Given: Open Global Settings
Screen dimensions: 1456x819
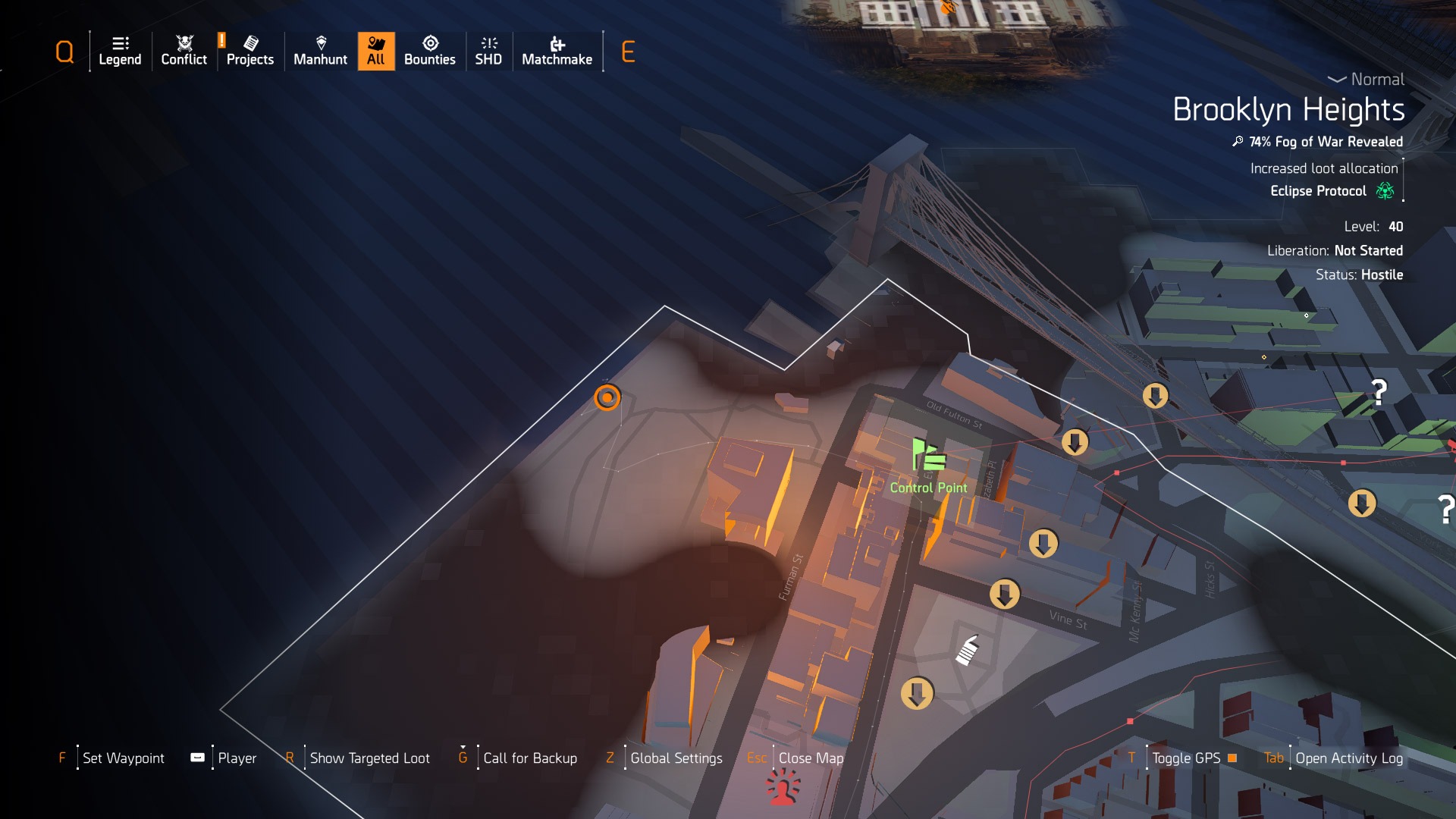Looking at the screenshot, I should tap(676, 758).
